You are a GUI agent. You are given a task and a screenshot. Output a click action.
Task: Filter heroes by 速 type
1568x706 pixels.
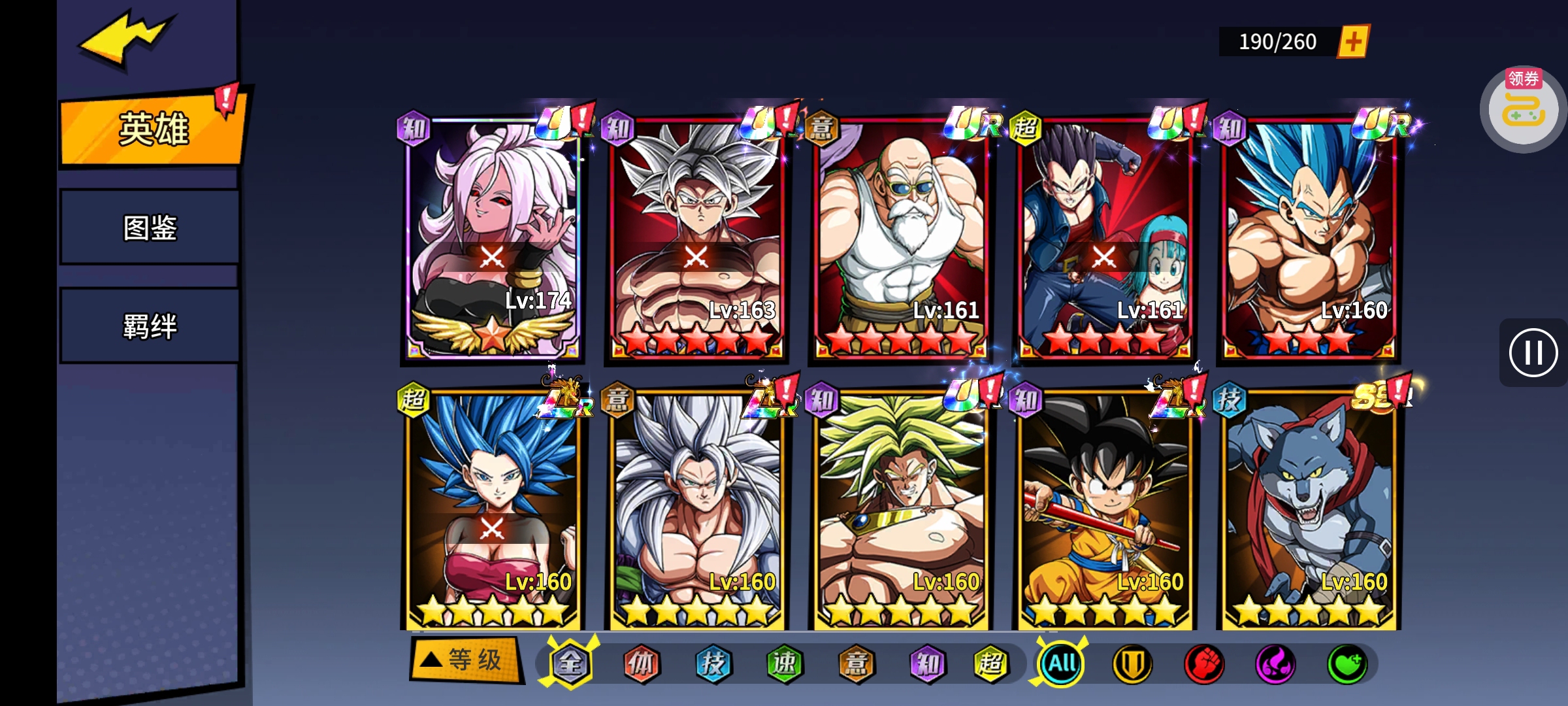(x=784, y=664)
